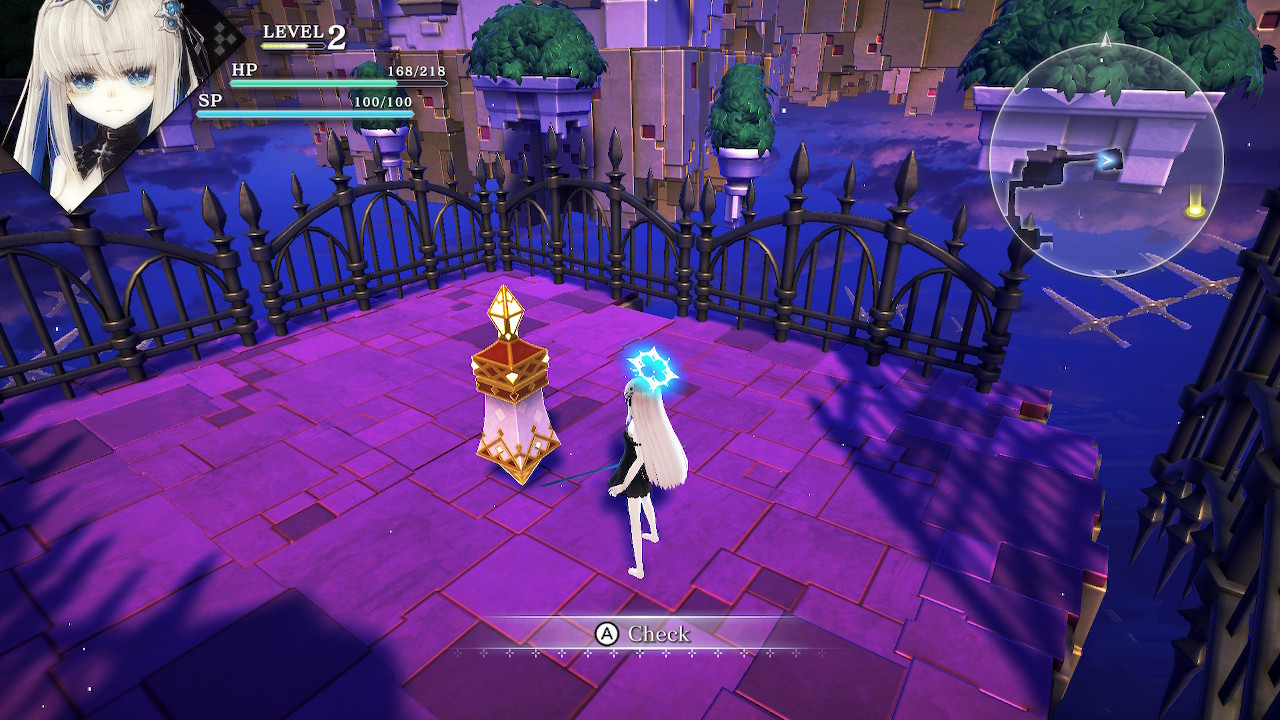Click the yellow marker on the minimap
Viewport: 1280px width, 720px height.
coord(1194,211)
